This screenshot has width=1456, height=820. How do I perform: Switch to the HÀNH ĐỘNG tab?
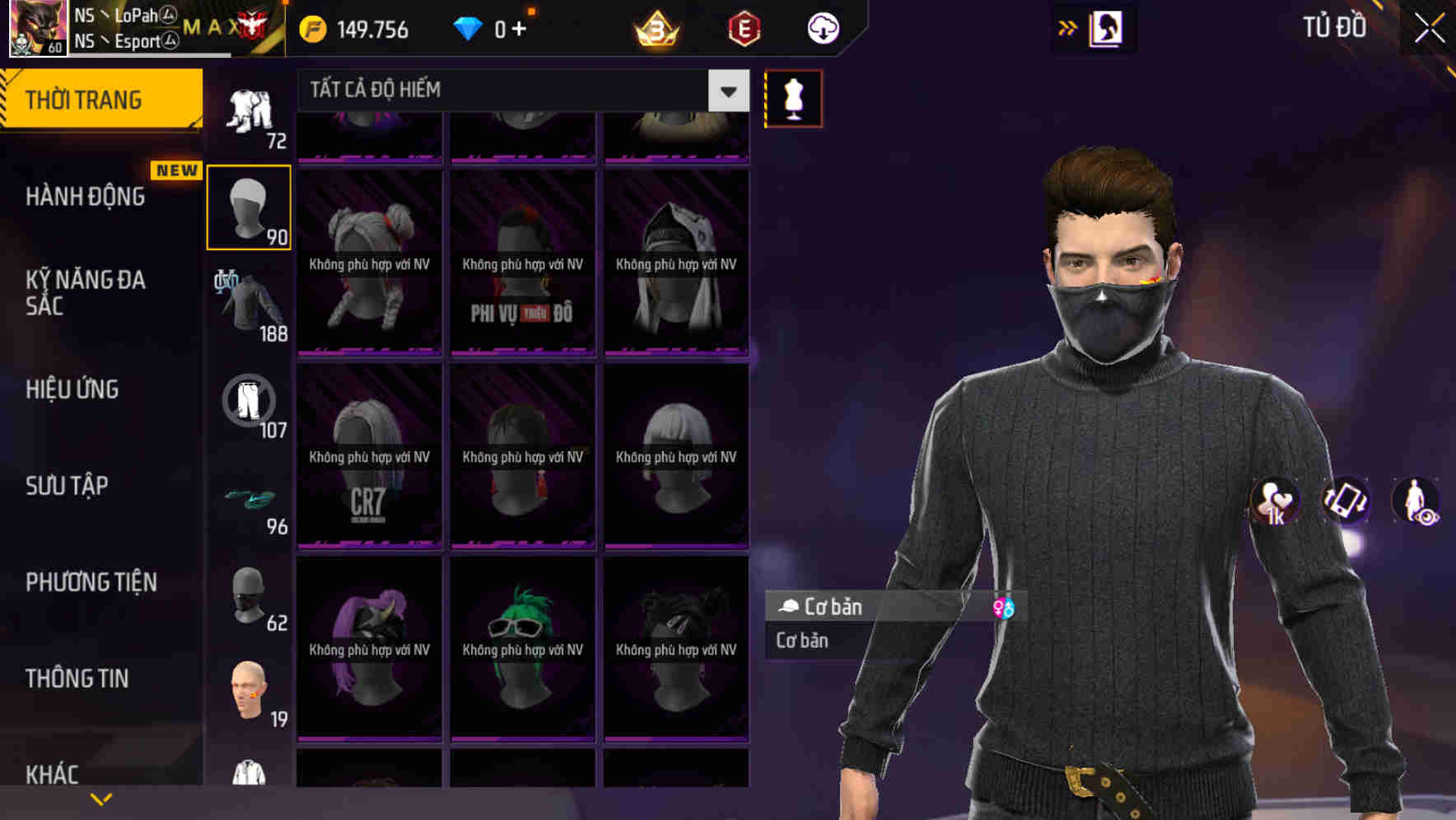pos(86,196)
